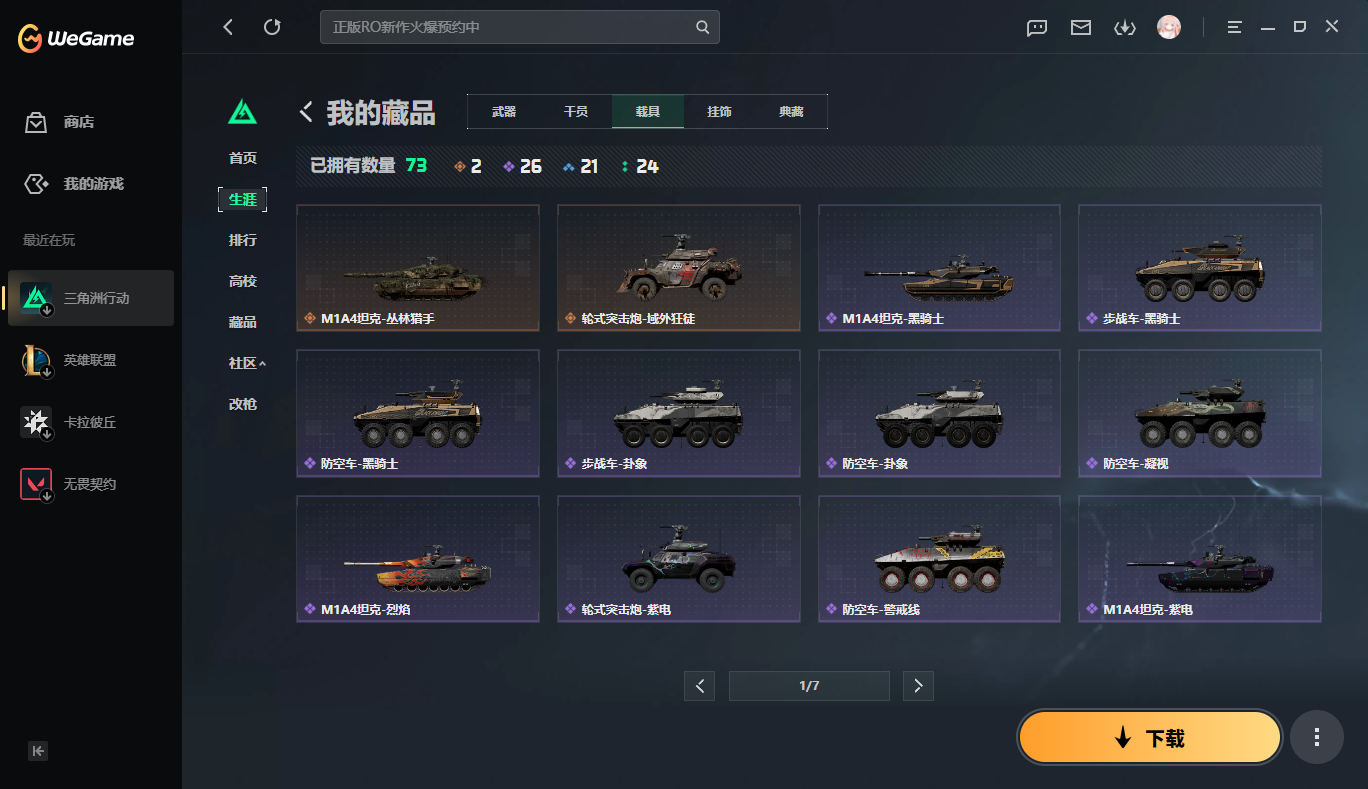Select the M1A4坦克-烈焰 vehicle thumbnail
Image resolution: width=1368 pixels, height=789 pixels.
417,558
